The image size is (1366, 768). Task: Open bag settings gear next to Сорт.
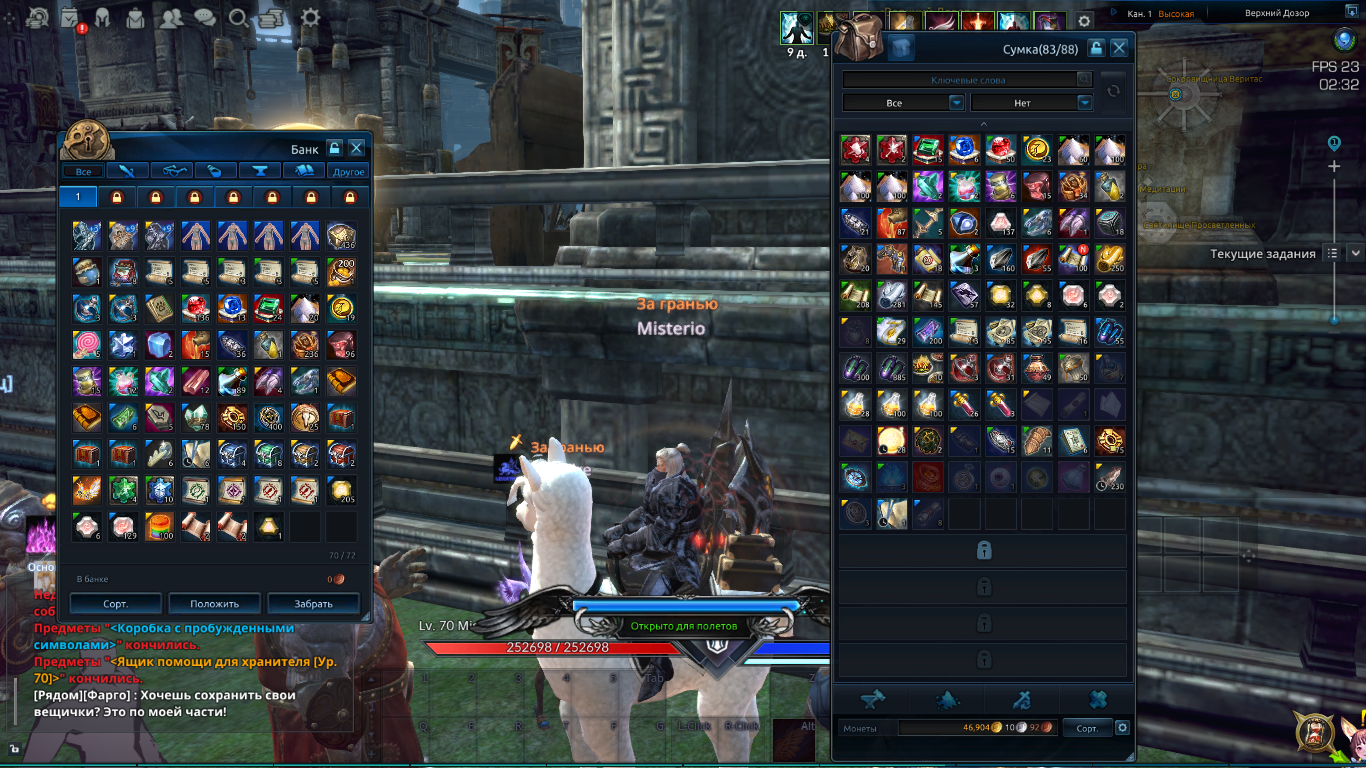pos(1122,728)
